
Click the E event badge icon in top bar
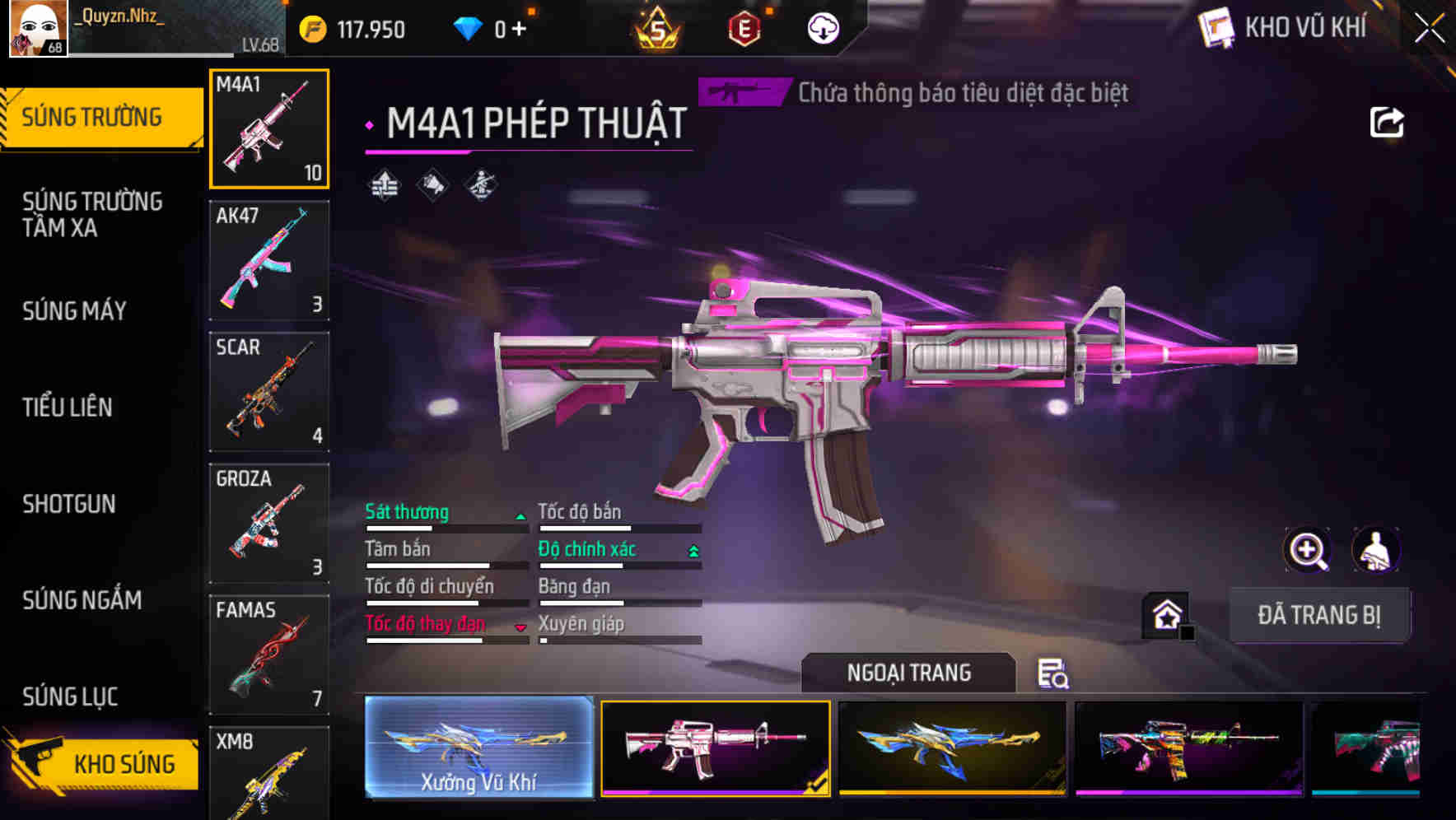(x=744, y=27)
